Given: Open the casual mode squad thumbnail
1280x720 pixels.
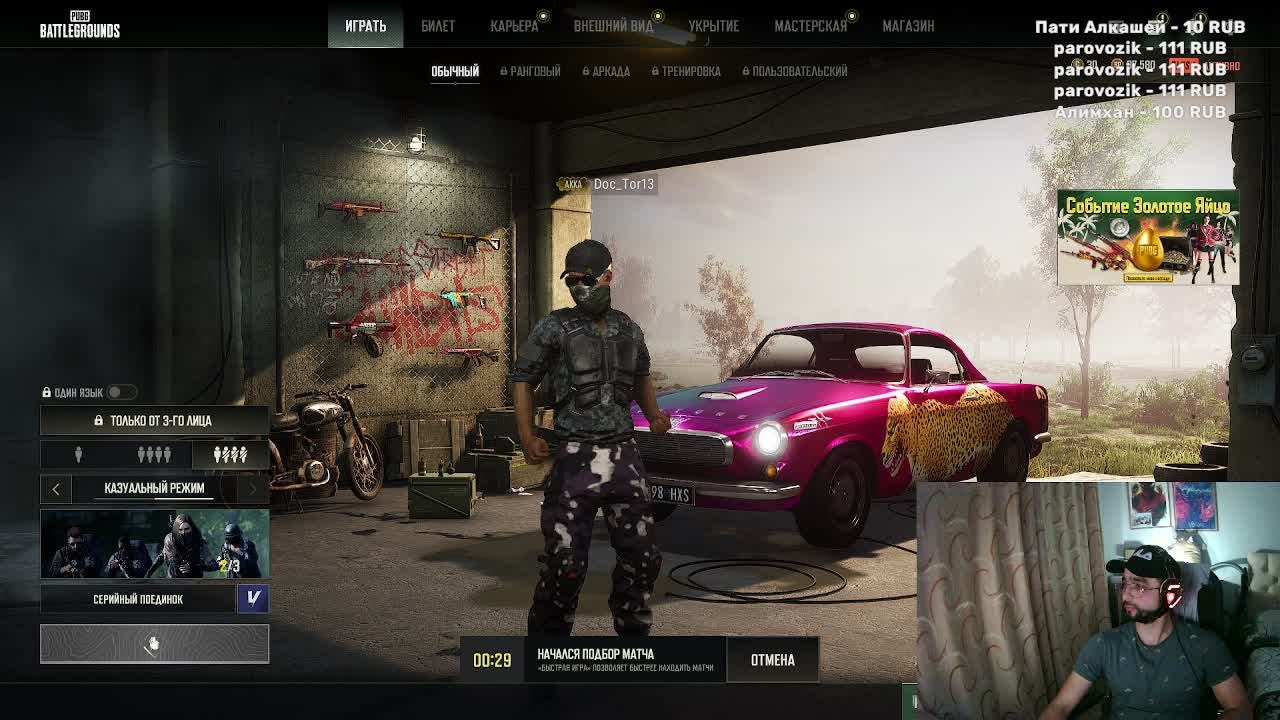Looking at the screenshot, I should (x=154, y=544).
